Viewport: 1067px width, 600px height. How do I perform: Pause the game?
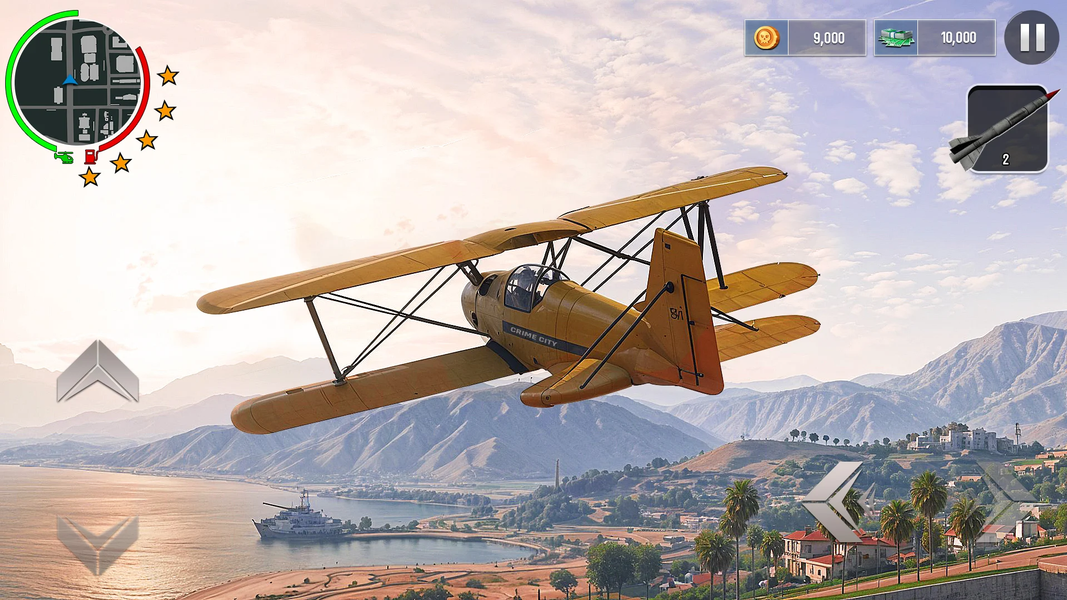1031,38
